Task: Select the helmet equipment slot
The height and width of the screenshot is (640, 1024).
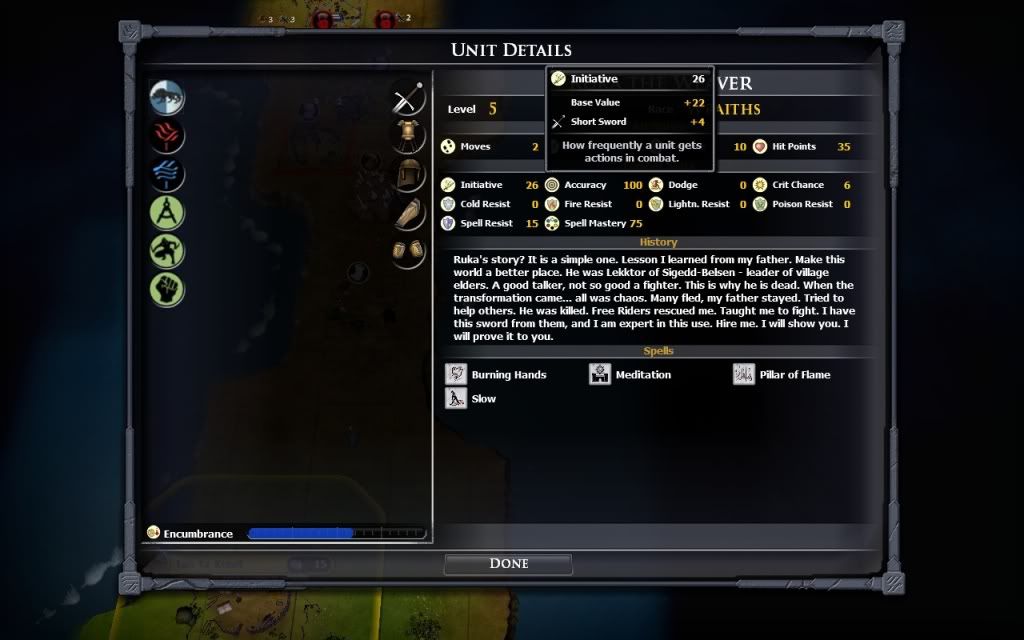Action: click(408, 174)
